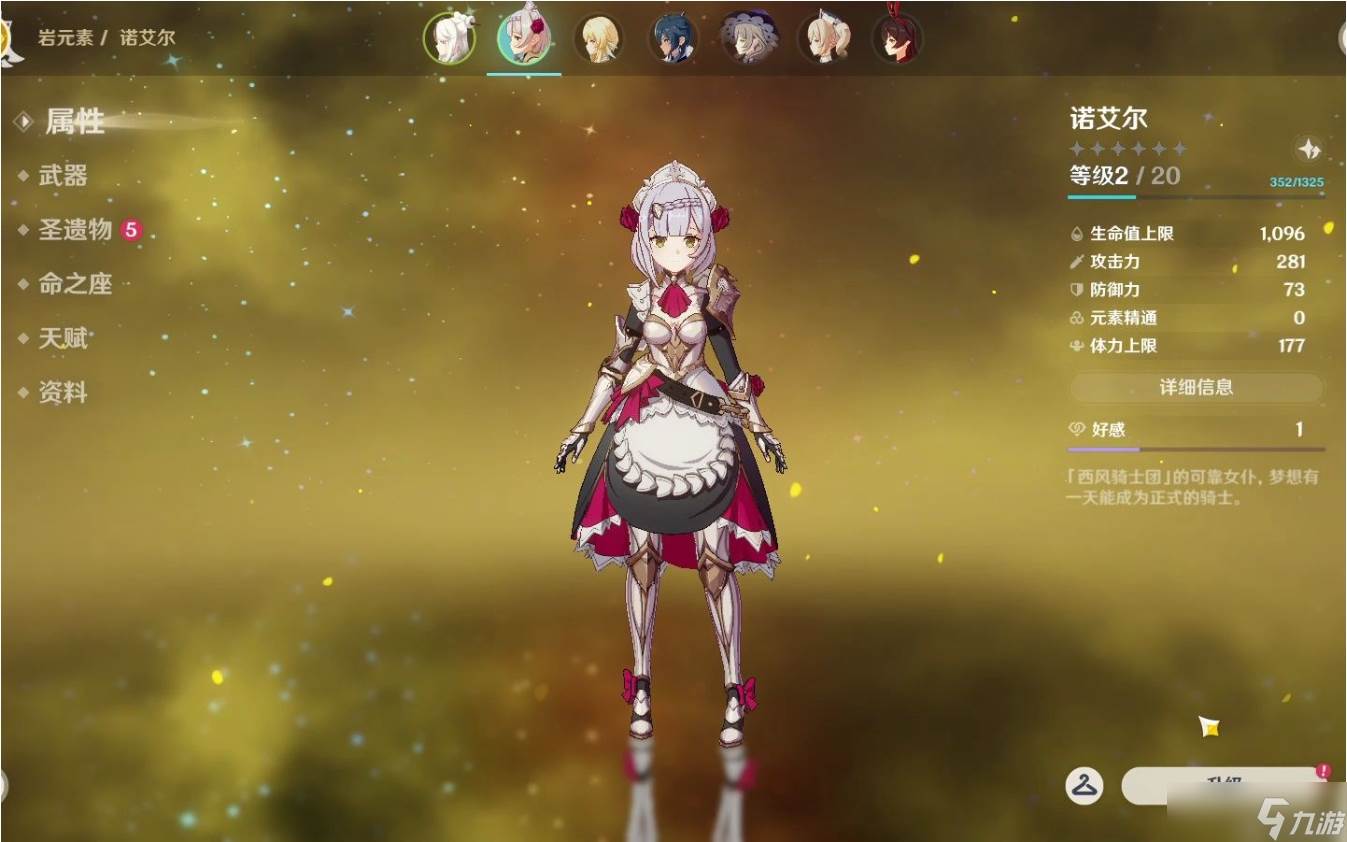Open the 天赋 talents menu
Screen dimensions: 1347x842
point(63,338)
